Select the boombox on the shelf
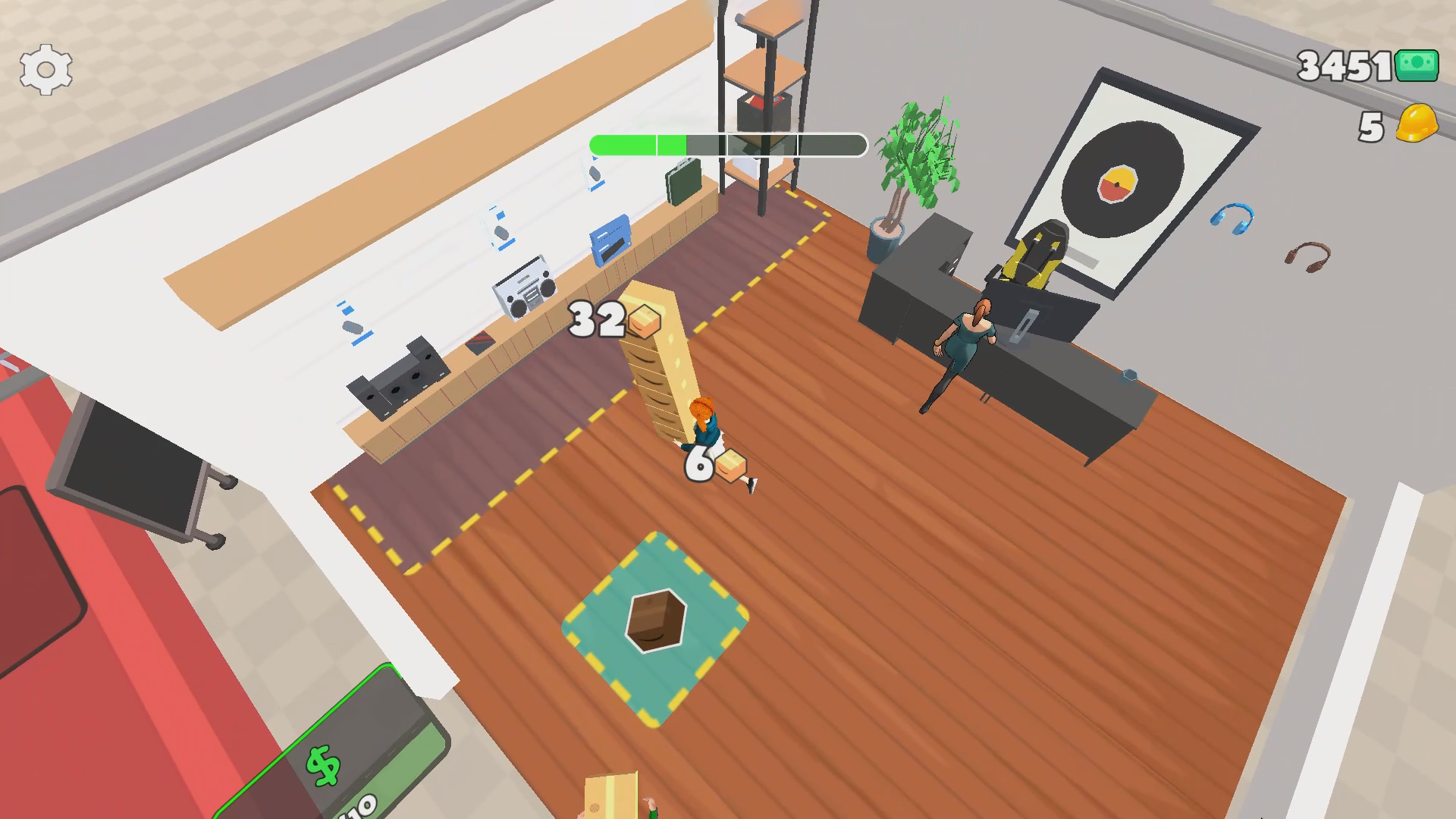1456x819 pixels. click(x=523, y=288)
